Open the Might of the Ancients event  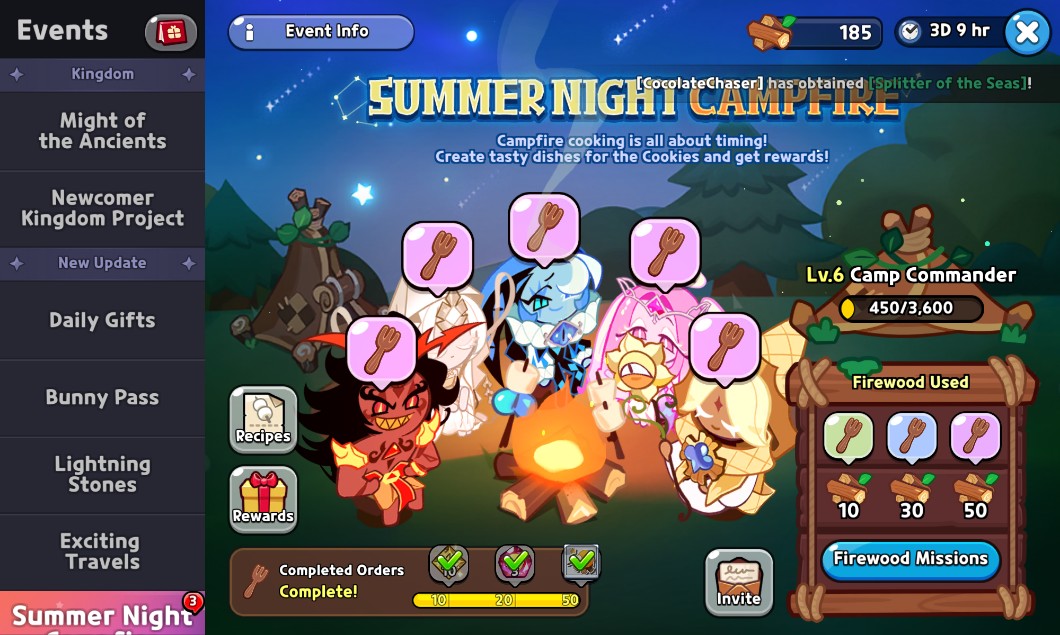[102, 131]
